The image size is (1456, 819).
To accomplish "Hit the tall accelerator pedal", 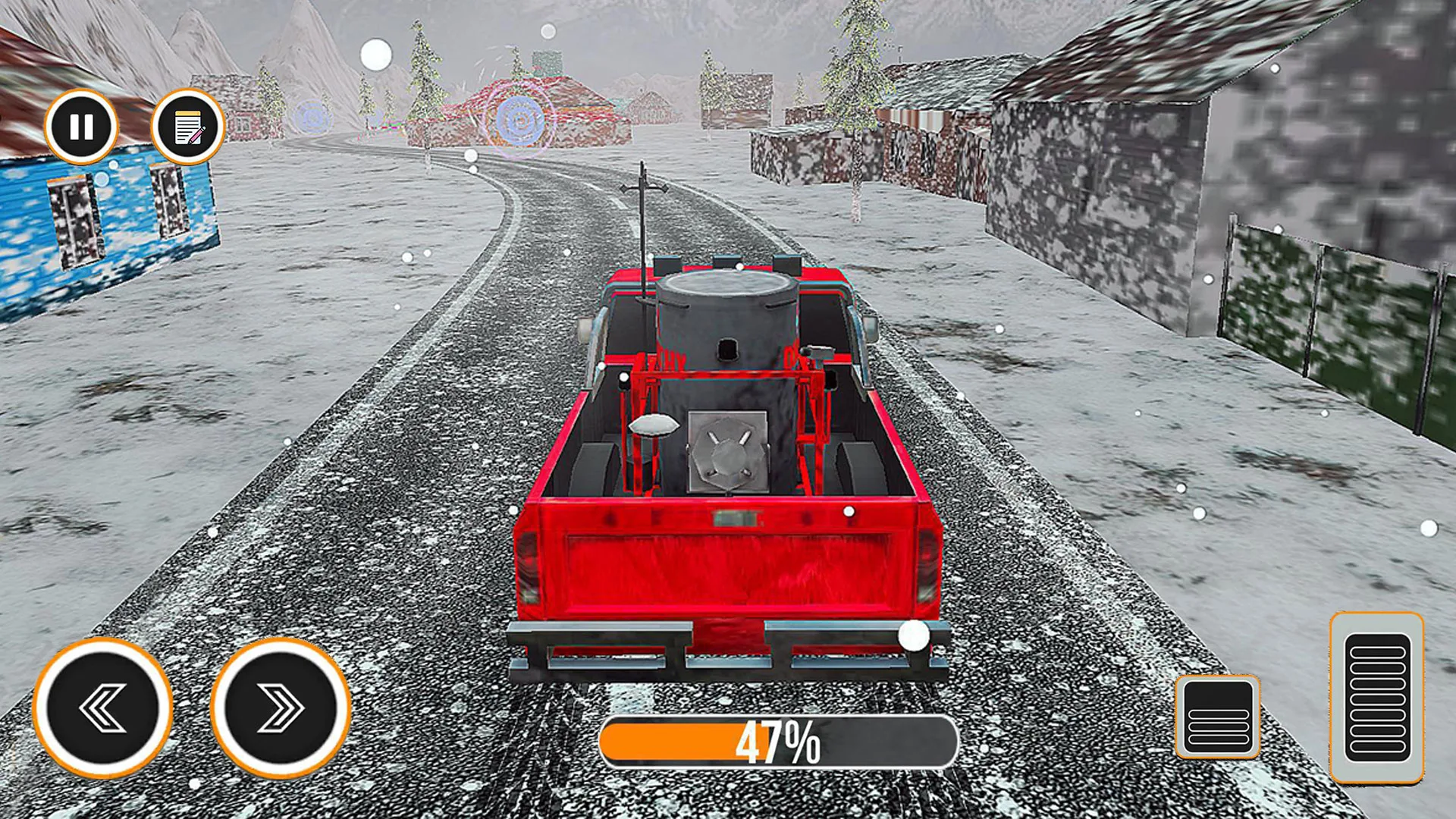I will click(1376, 698).
